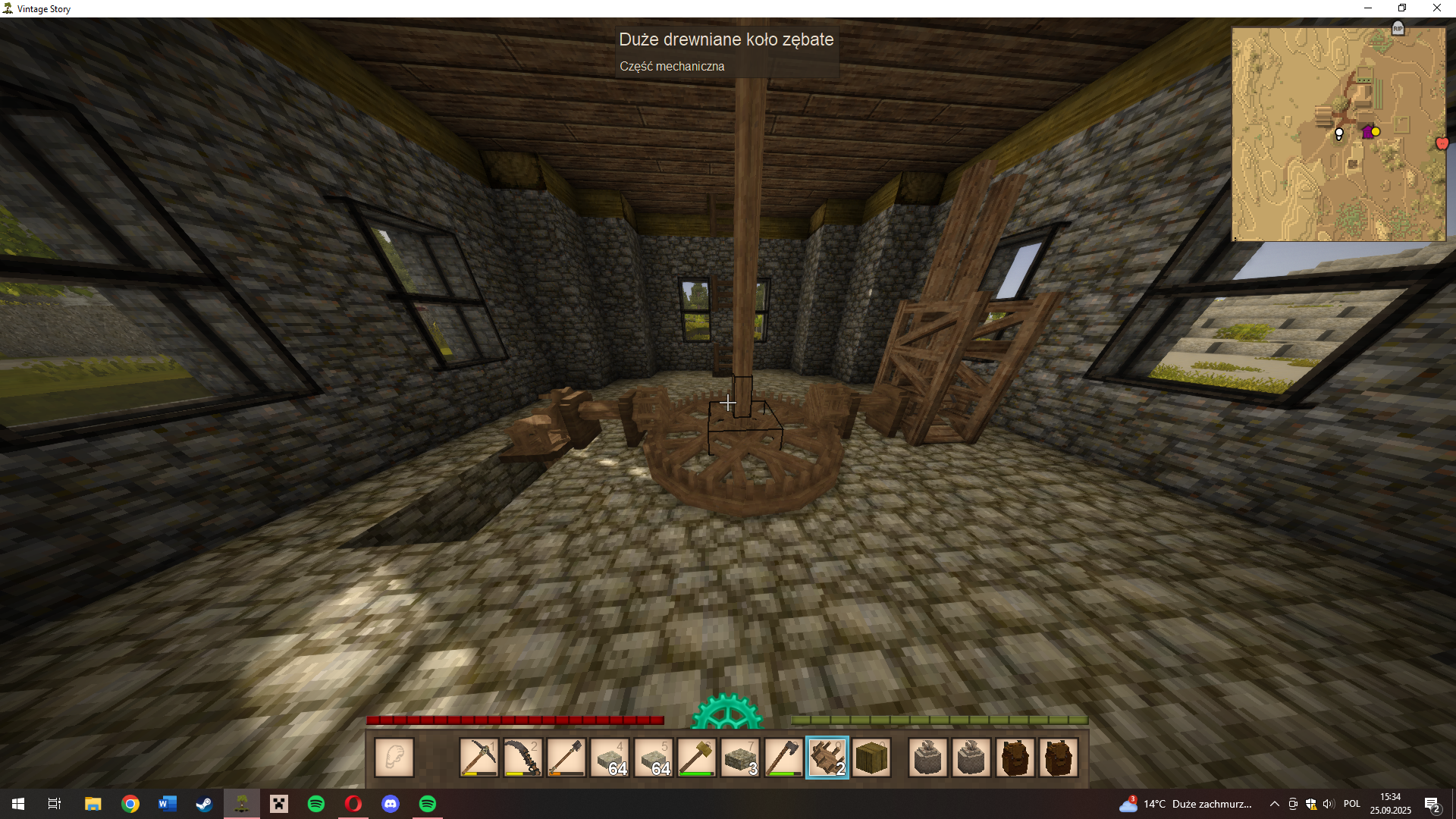Minimize the game window
Image resolution: width=1456 pixels, height=819 pixels.
tap(1368, 8)
